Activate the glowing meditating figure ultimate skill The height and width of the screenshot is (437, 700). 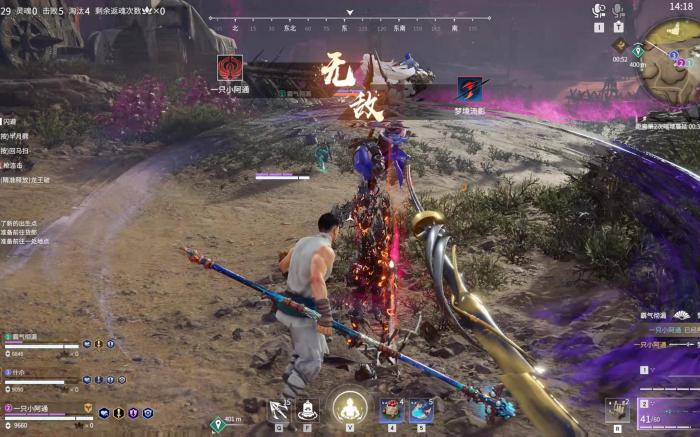click(x=349, y=407)
